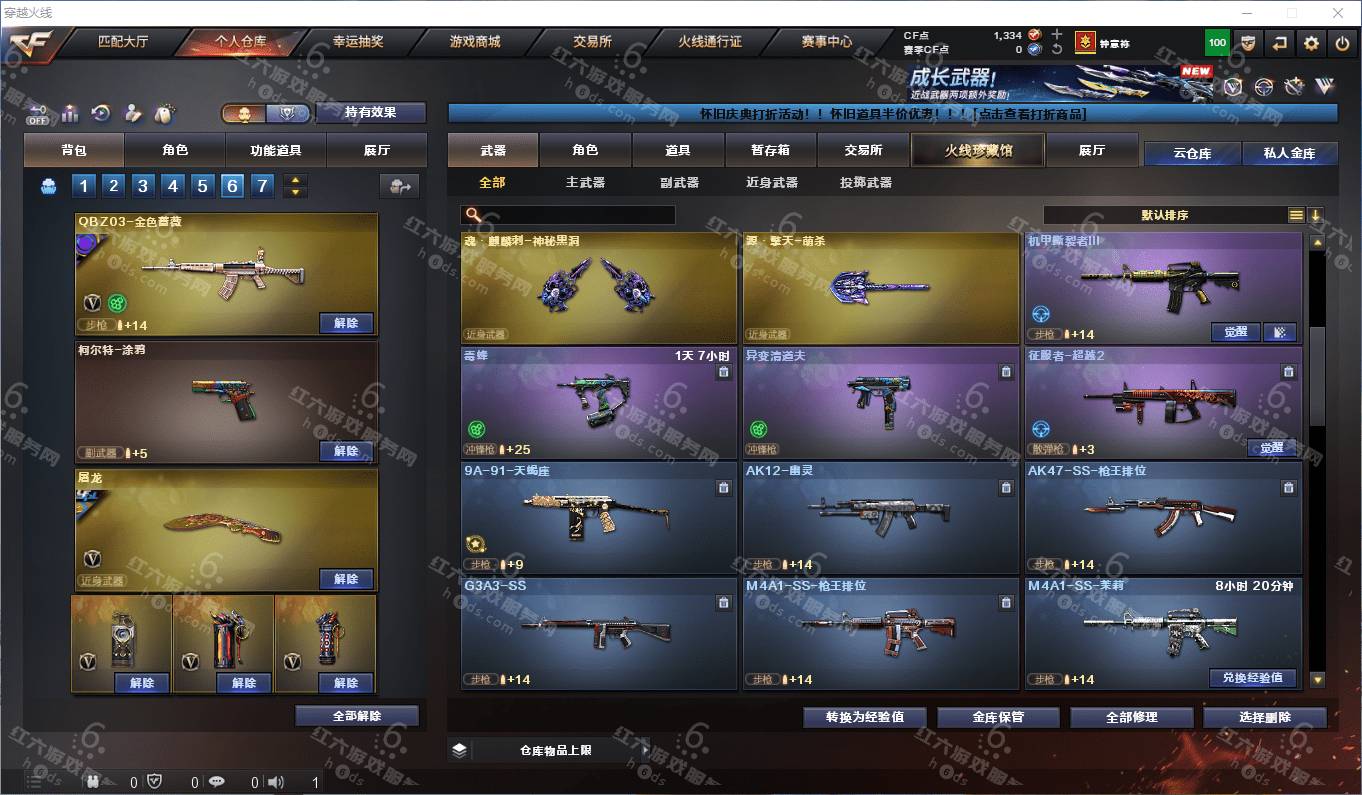Switch to the 火线通行证 pass tab
The width and height of the screenshot is (1362, 795).
click(x=710, y=42)
